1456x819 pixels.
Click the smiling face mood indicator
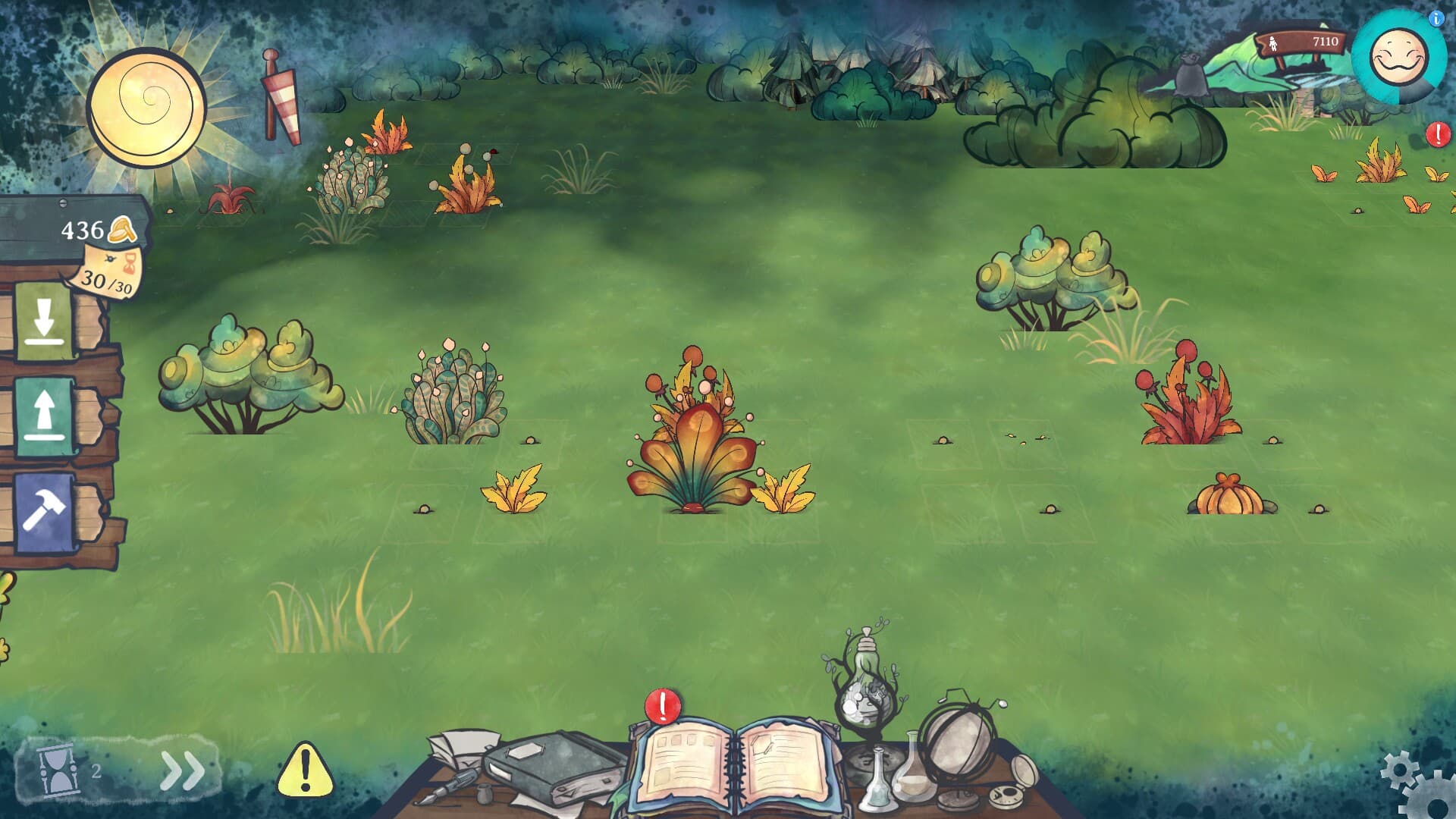1398,58
